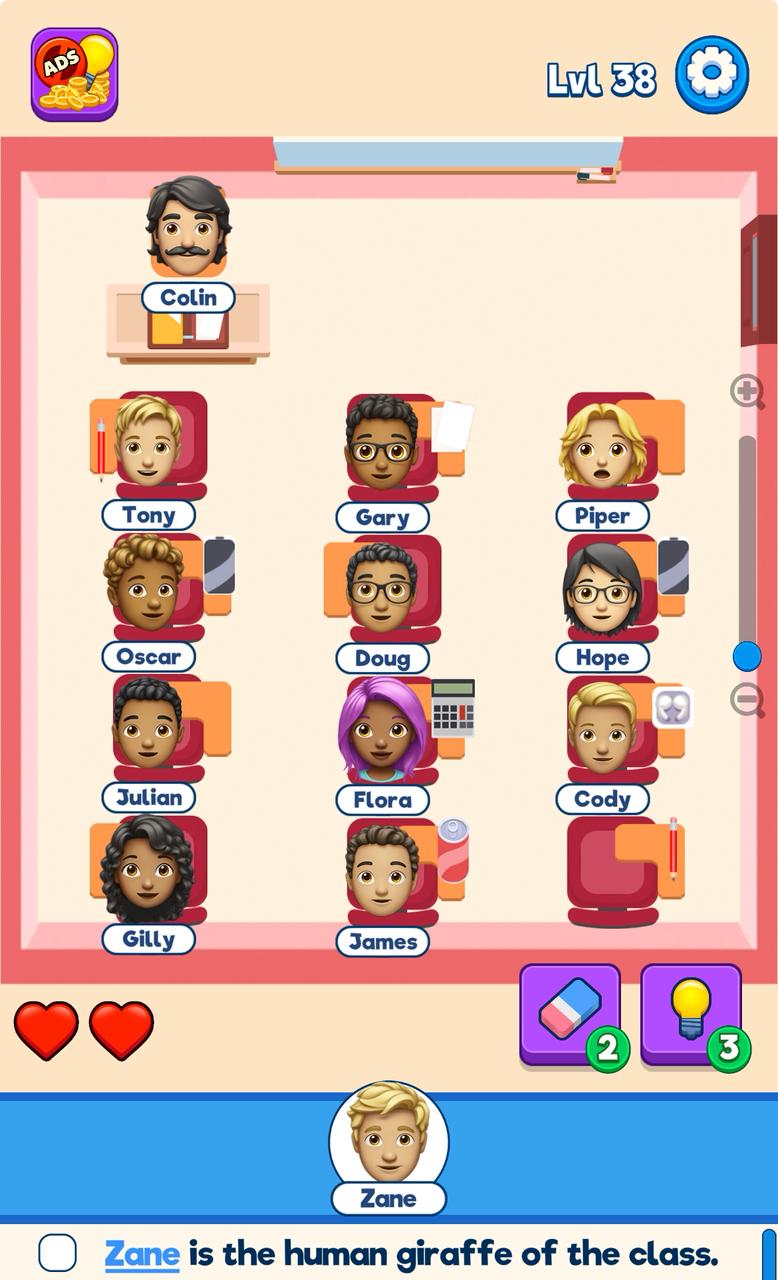
Task: Open the settings gear menu
Action: 712,75
